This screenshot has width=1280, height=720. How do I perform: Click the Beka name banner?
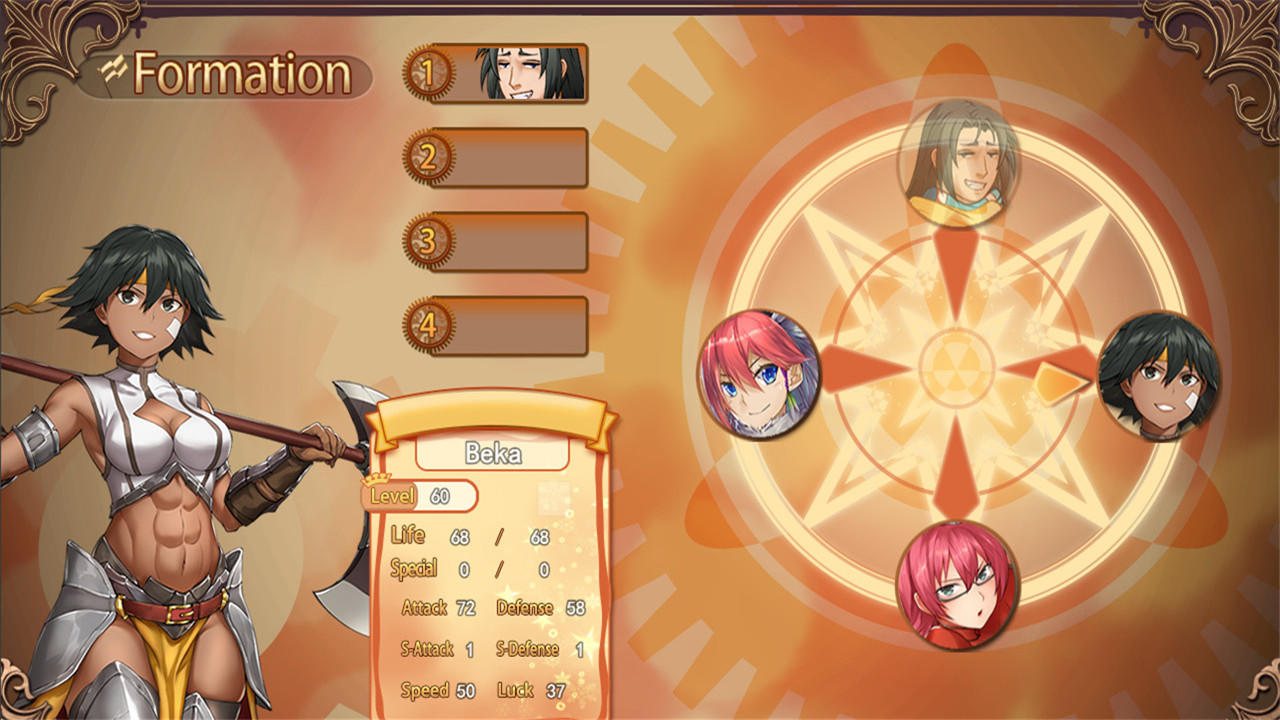(491, 452)
